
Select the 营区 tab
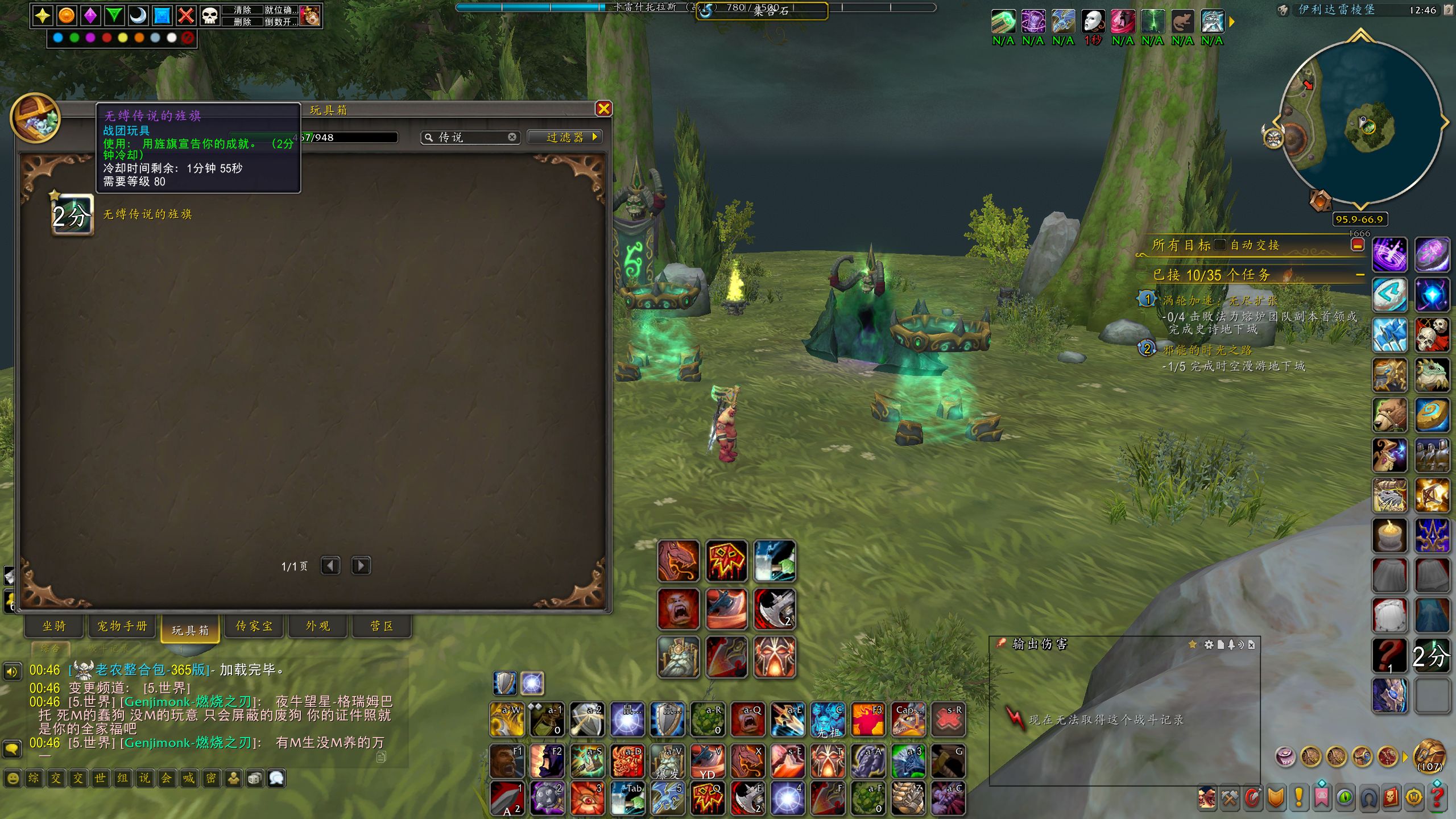pyautogui.click(x=382, y=626)
